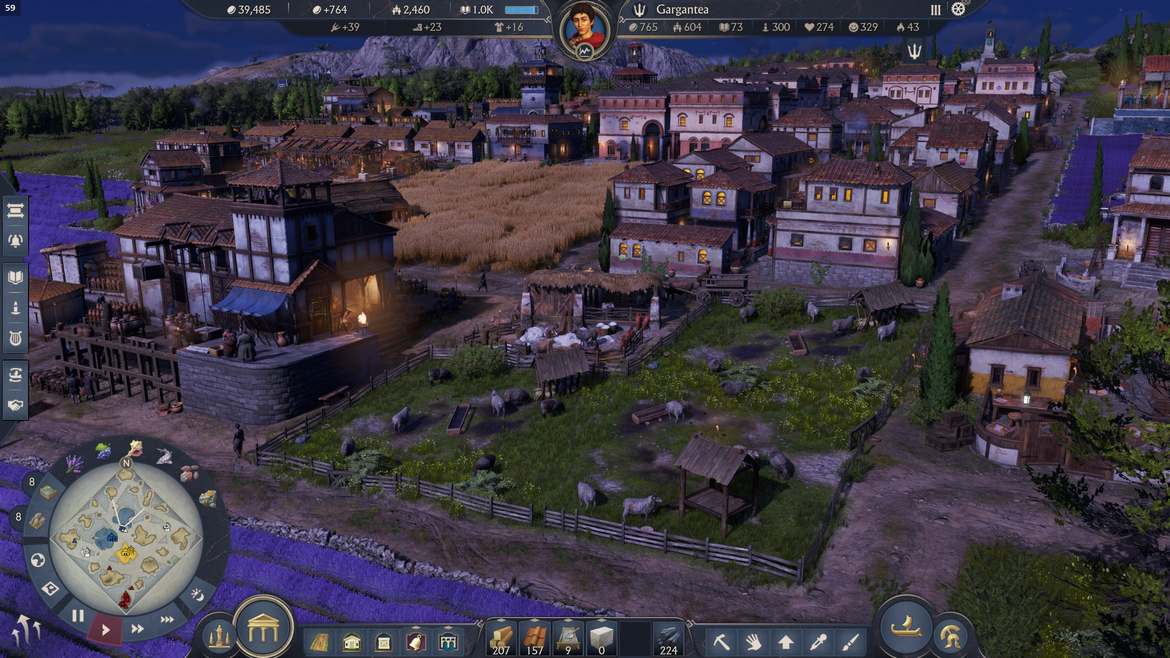The height and width of the screenshot is (658, 1170).
Task: Toggle the day-night icon on minimap ring
Action: 198,595
